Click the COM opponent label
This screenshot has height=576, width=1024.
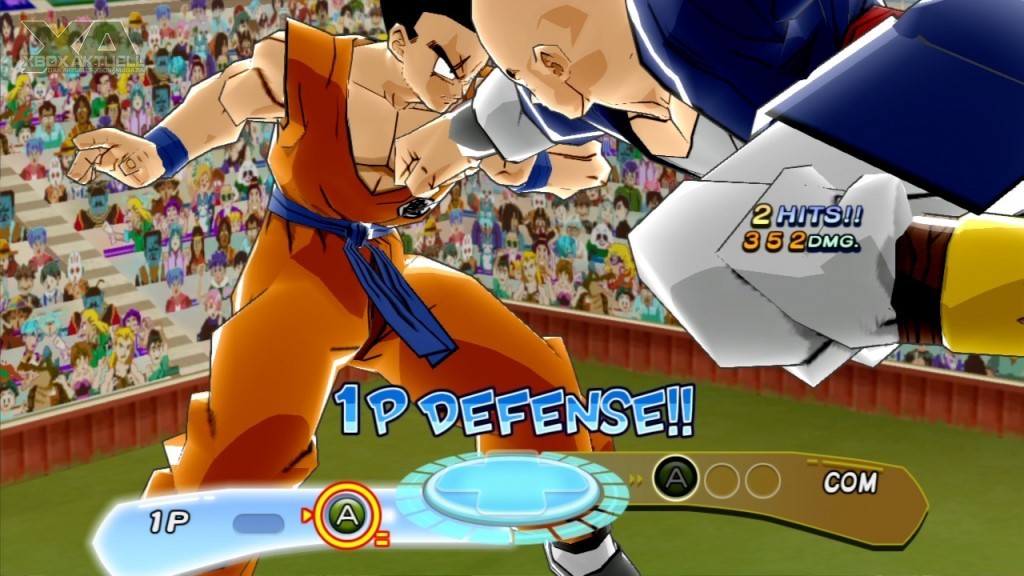849,483
